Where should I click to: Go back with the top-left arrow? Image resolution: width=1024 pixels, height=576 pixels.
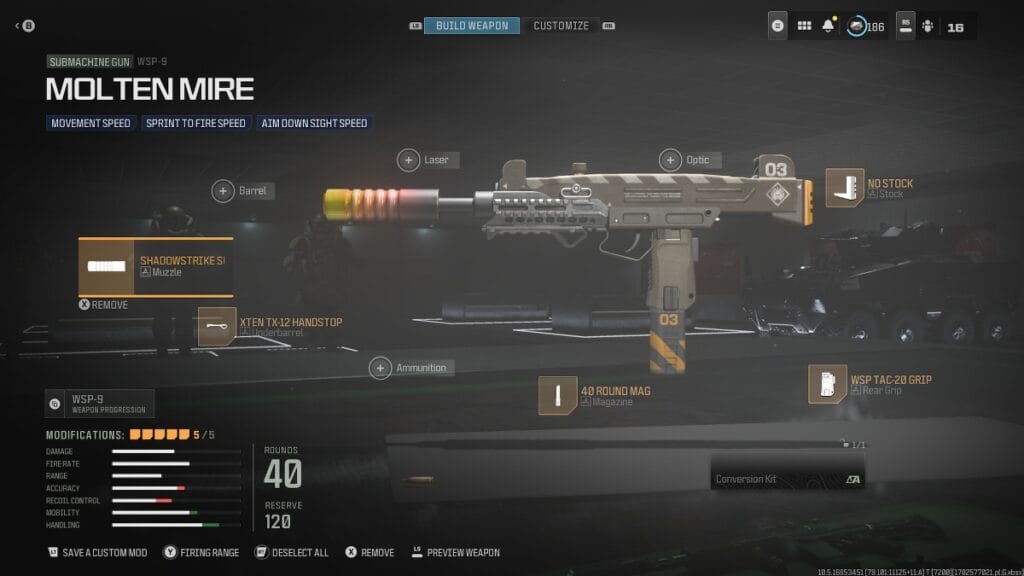(19, 25)
